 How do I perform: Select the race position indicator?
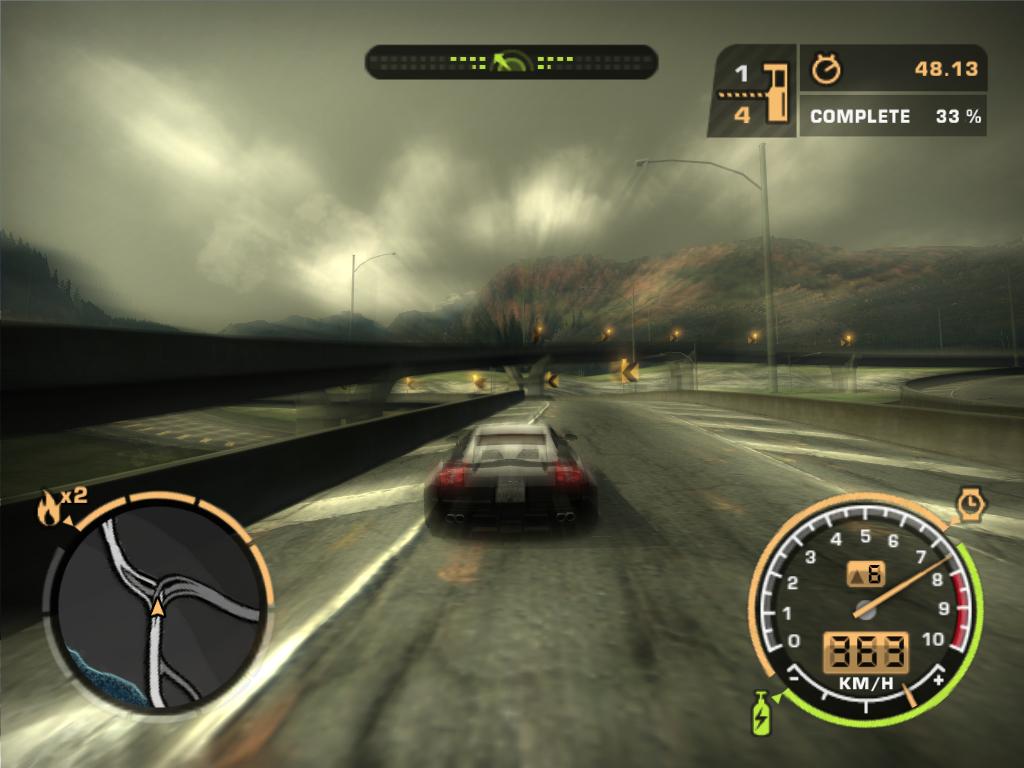752,92
